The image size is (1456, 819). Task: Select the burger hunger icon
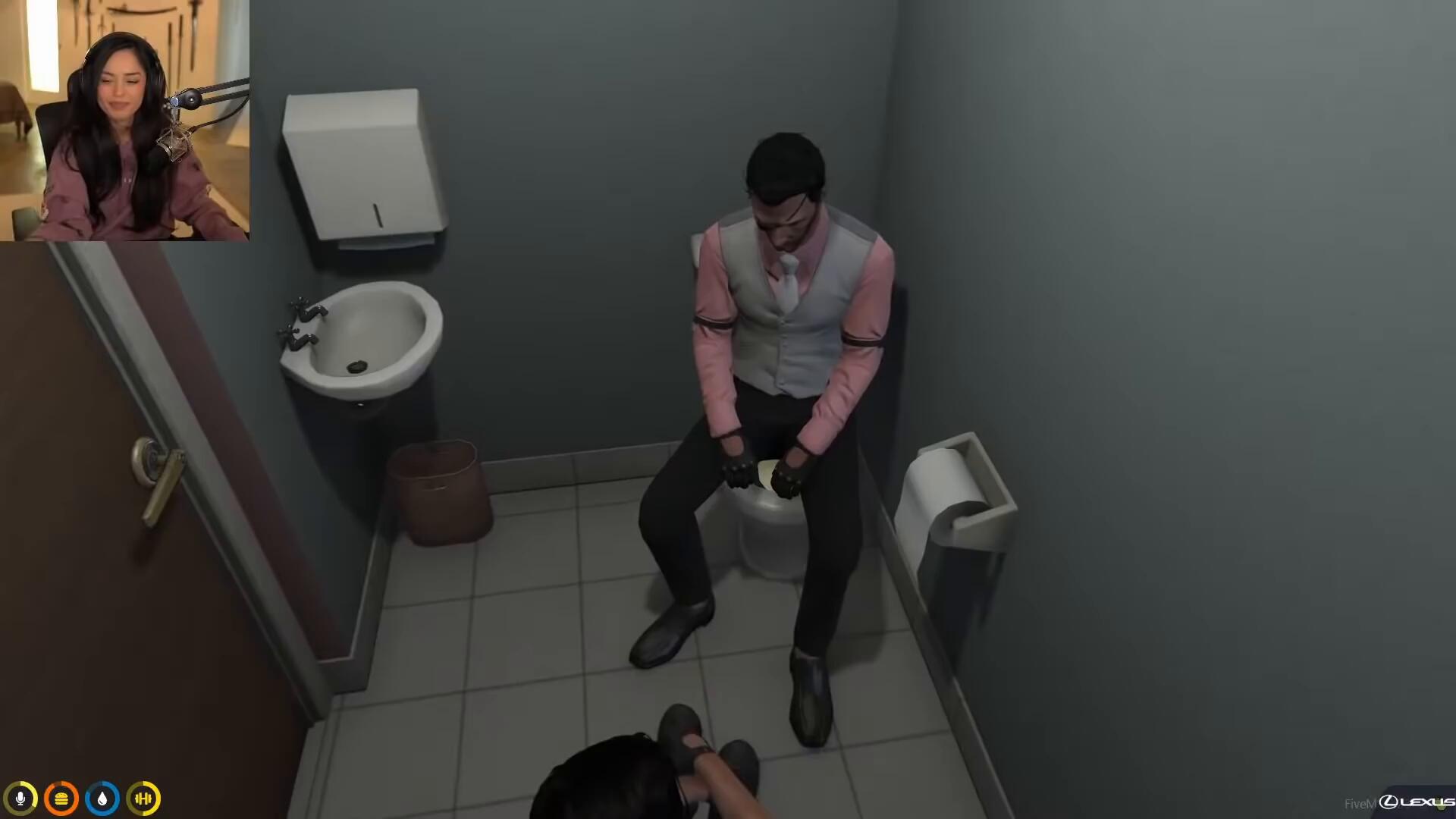(x=61, y=799)
